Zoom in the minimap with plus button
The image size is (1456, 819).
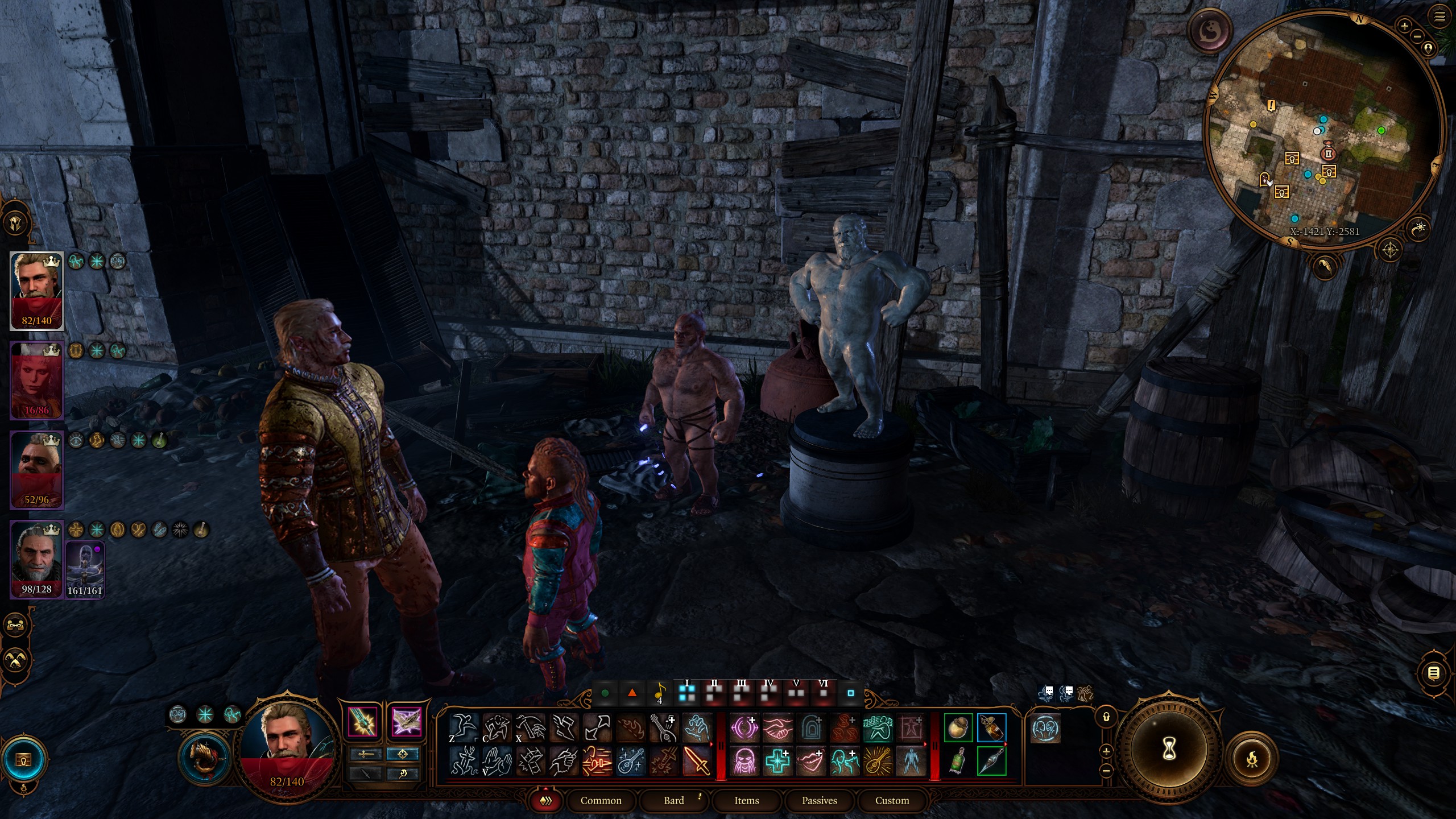coord(1404,26)
